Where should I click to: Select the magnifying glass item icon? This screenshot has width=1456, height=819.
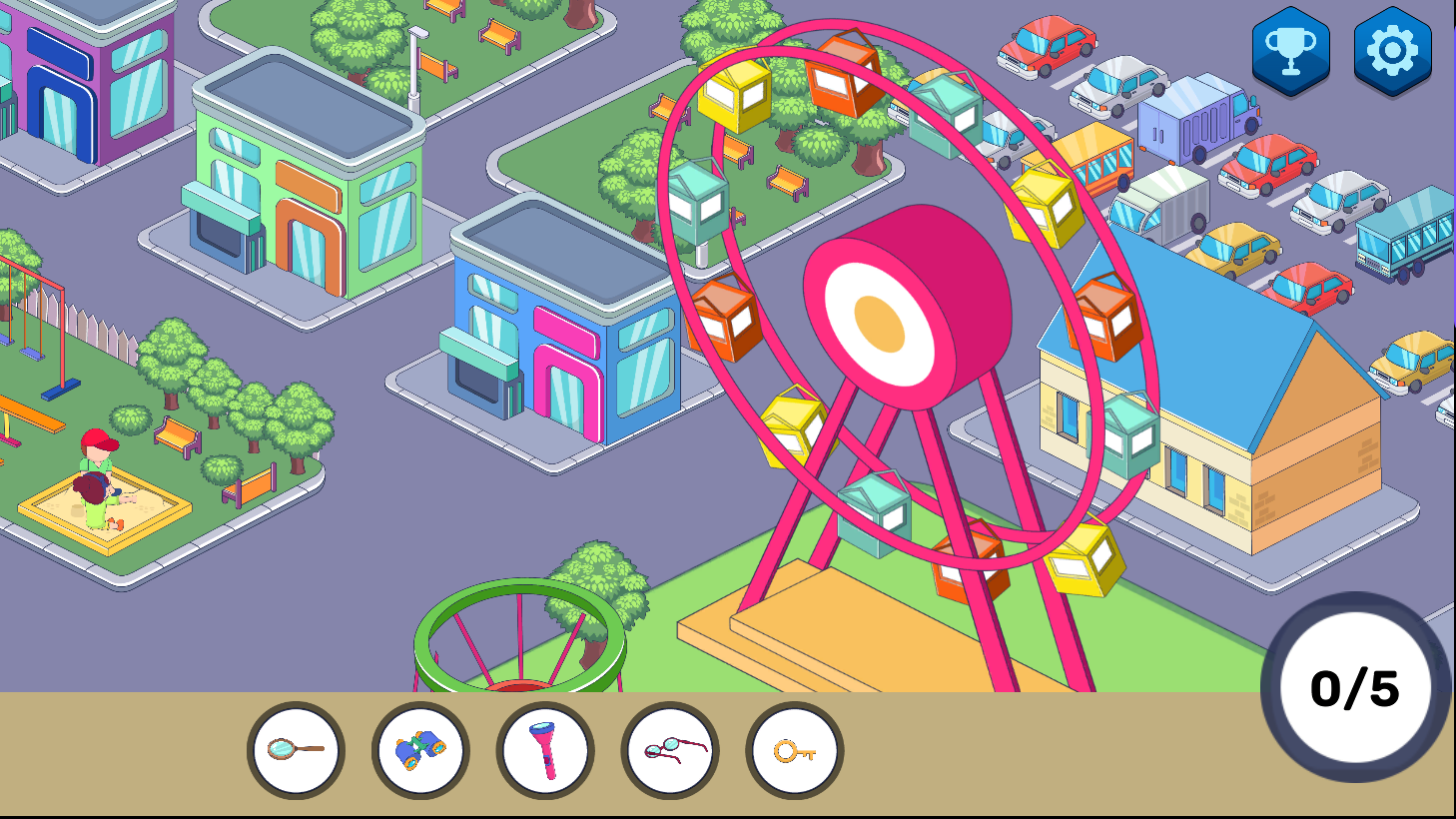point(295,748)
